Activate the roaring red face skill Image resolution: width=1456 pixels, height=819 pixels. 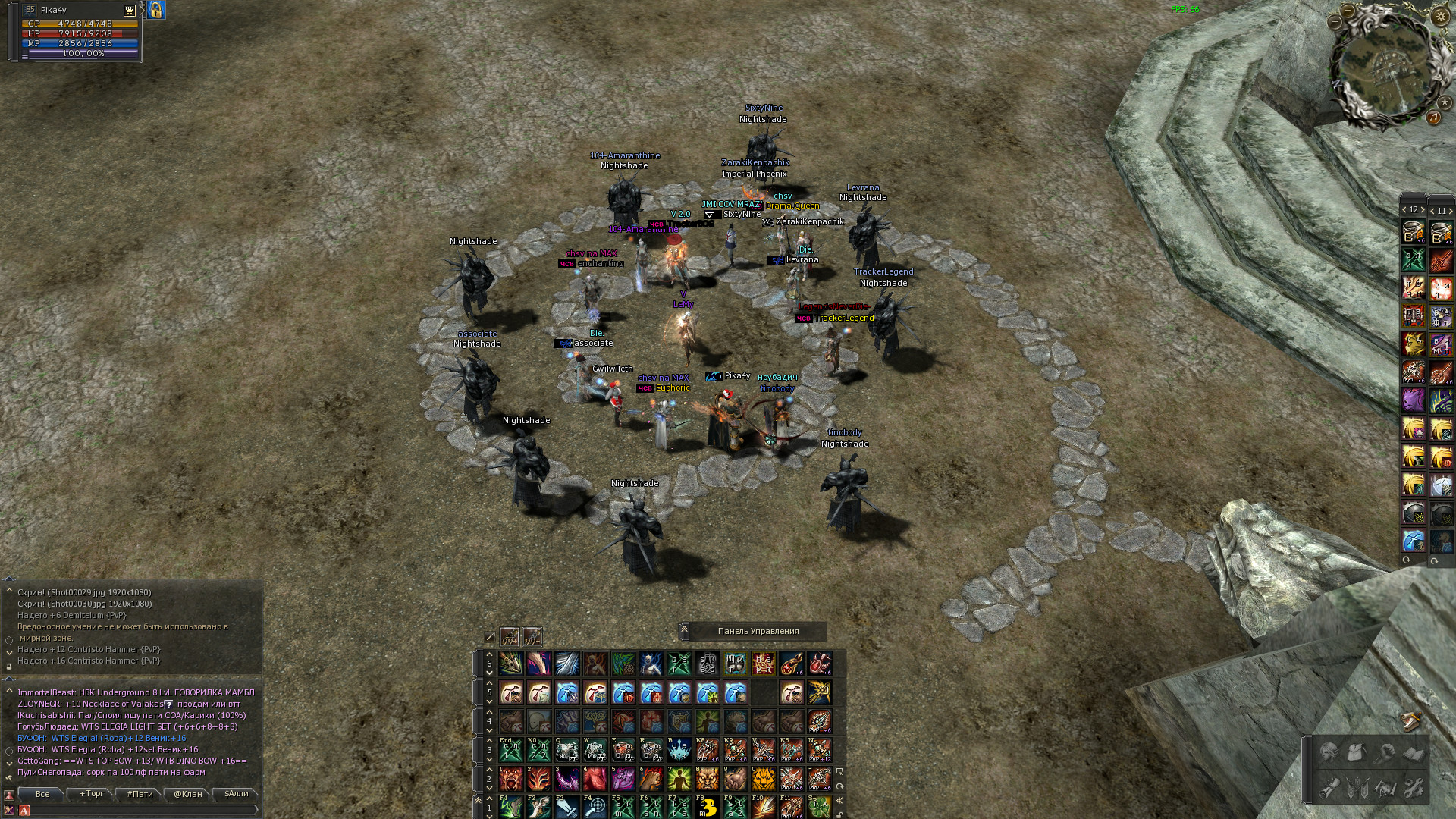click(x=511, y=778)
